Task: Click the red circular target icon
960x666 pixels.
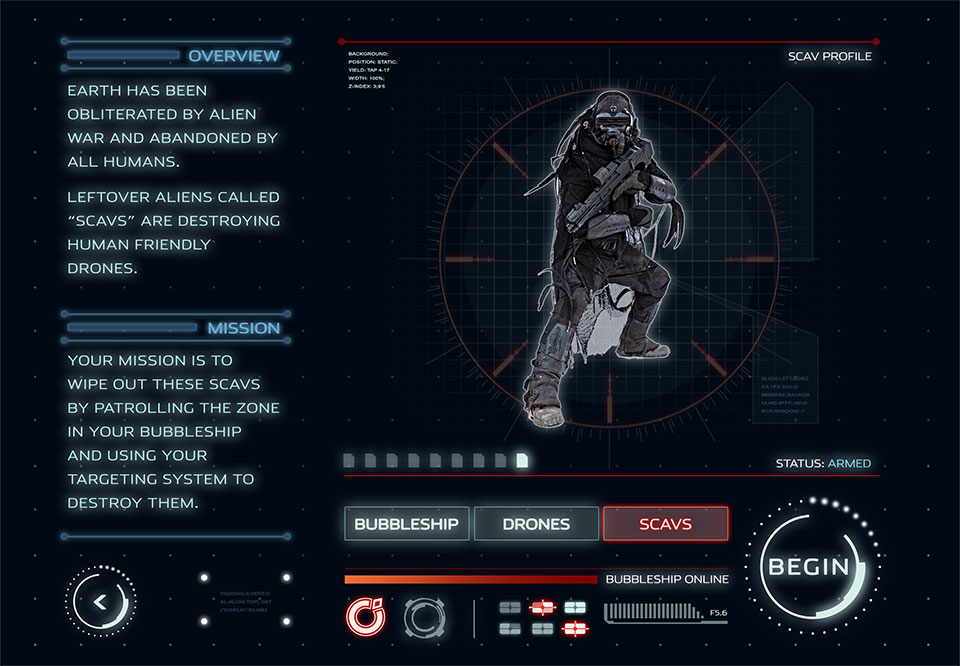Action: 364,617
